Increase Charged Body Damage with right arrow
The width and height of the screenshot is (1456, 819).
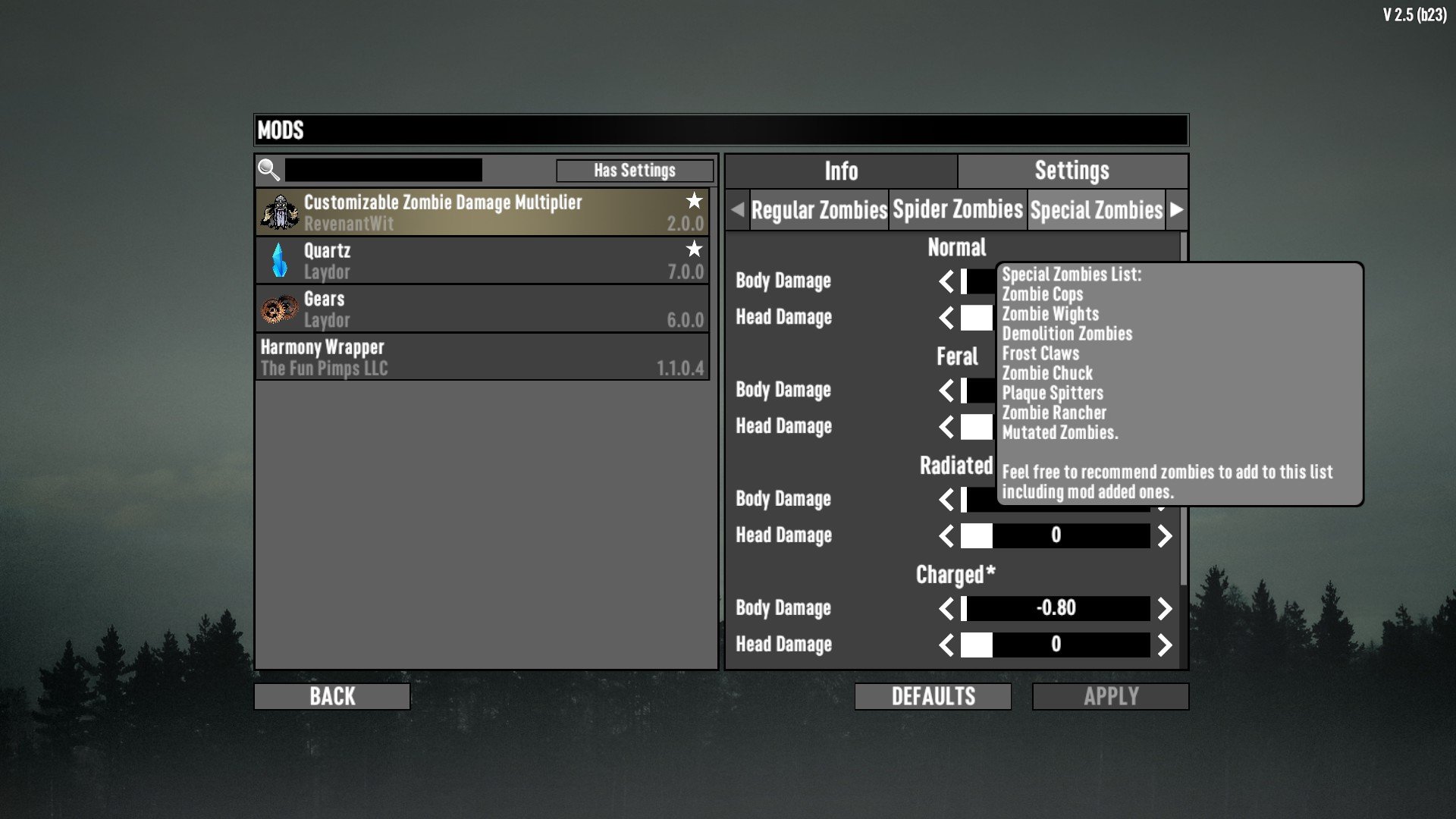(1165, 608)
